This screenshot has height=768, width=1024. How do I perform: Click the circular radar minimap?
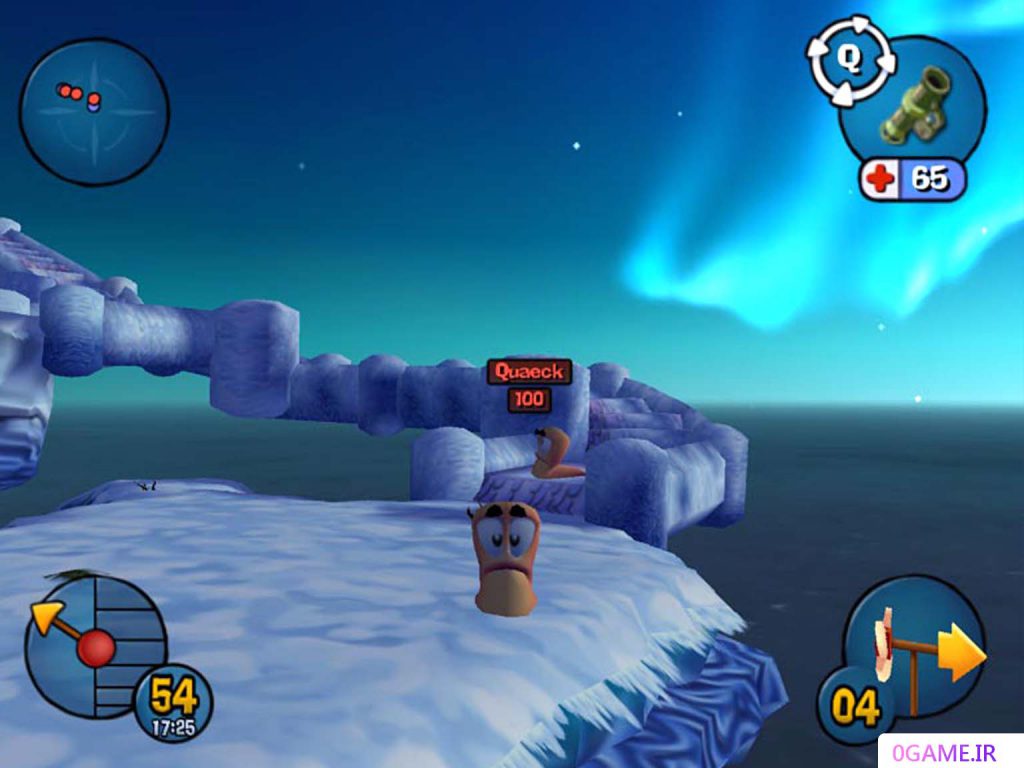point(94,111)
